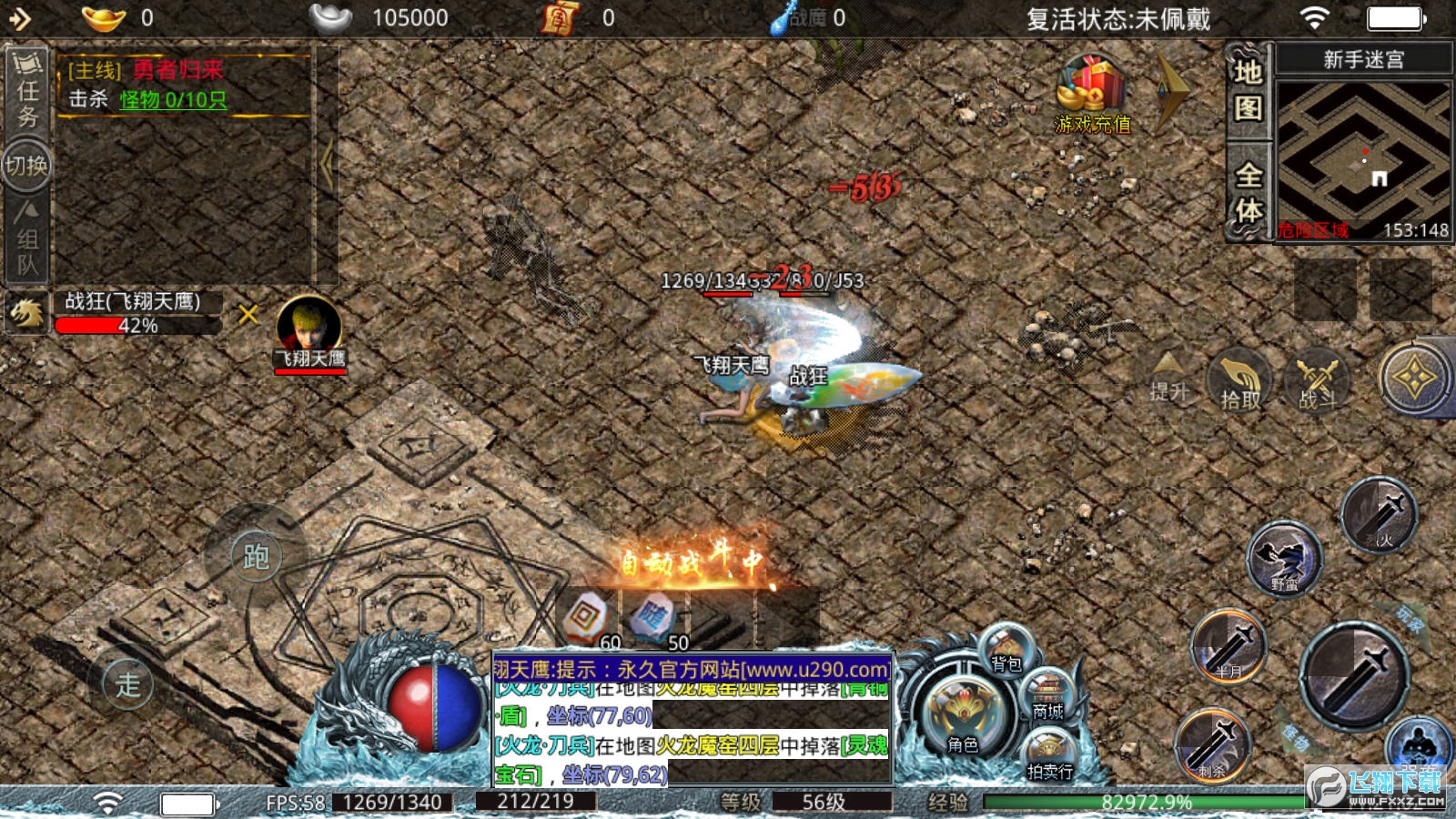Open the 地图 map button
1456x819 pixels.
1249,90
